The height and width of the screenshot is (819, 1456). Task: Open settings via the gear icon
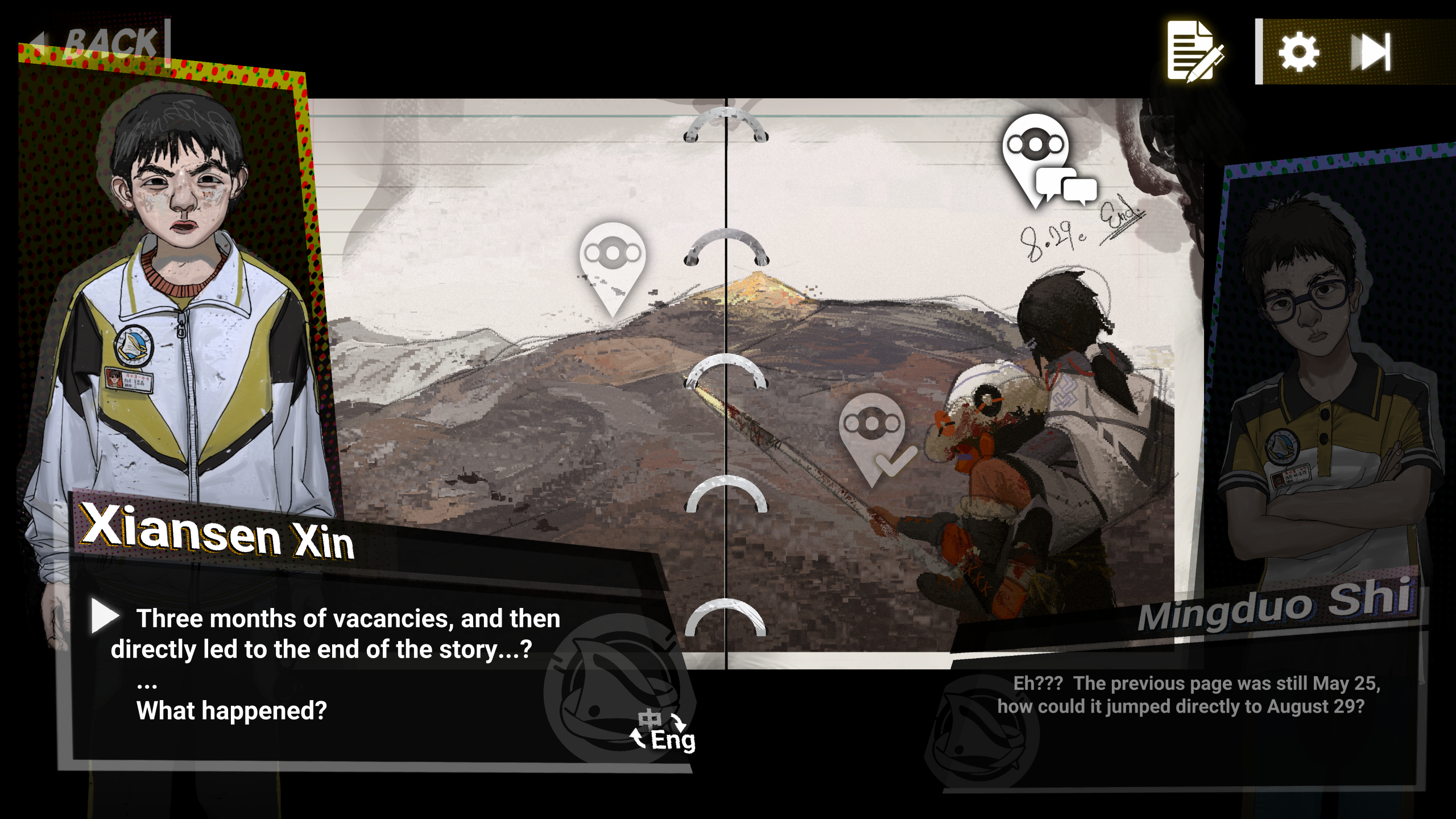pyautogui.click(x=1298, y=52)
